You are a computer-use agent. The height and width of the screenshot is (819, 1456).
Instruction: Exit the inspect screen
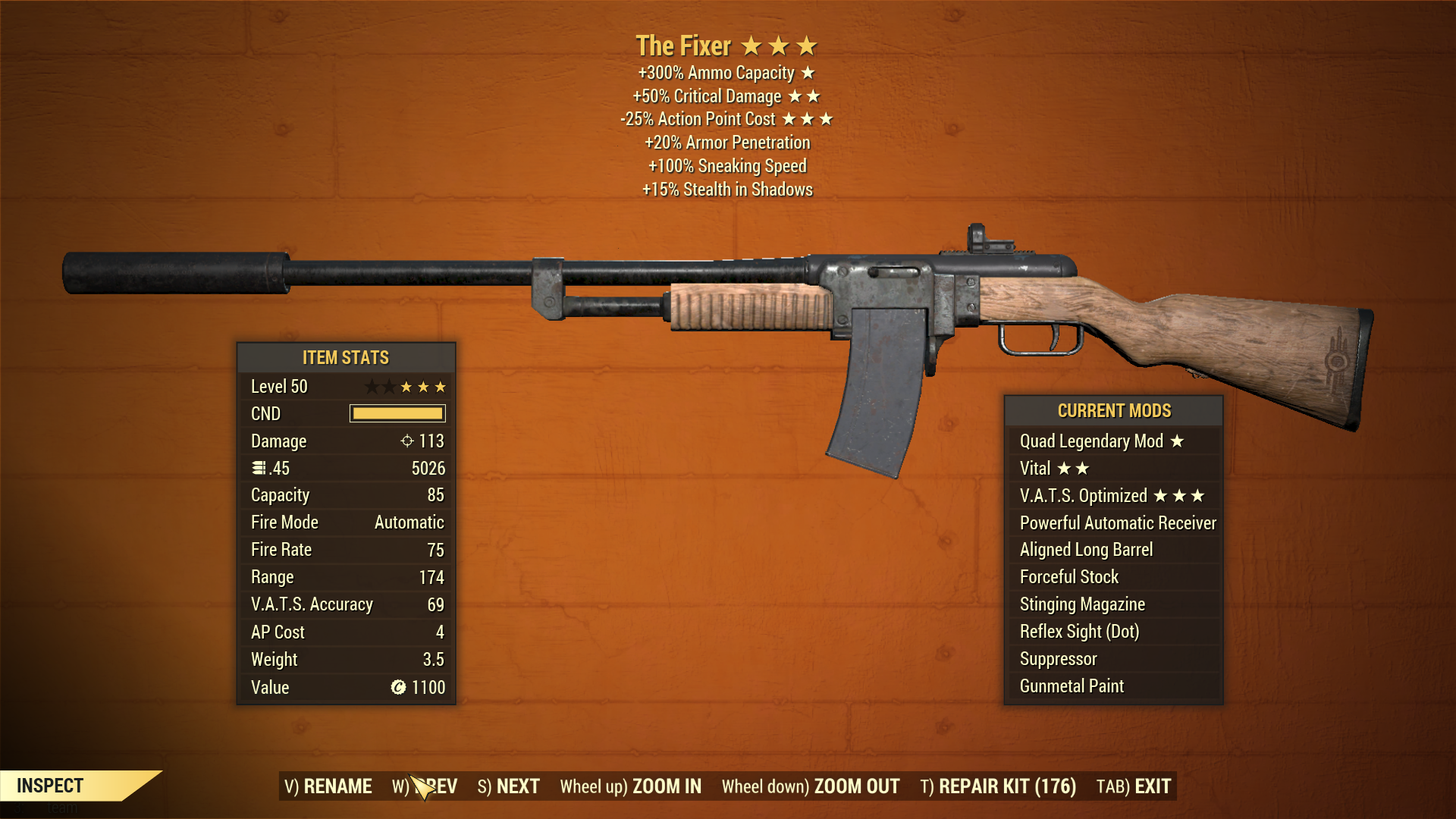coord(1134,786)
